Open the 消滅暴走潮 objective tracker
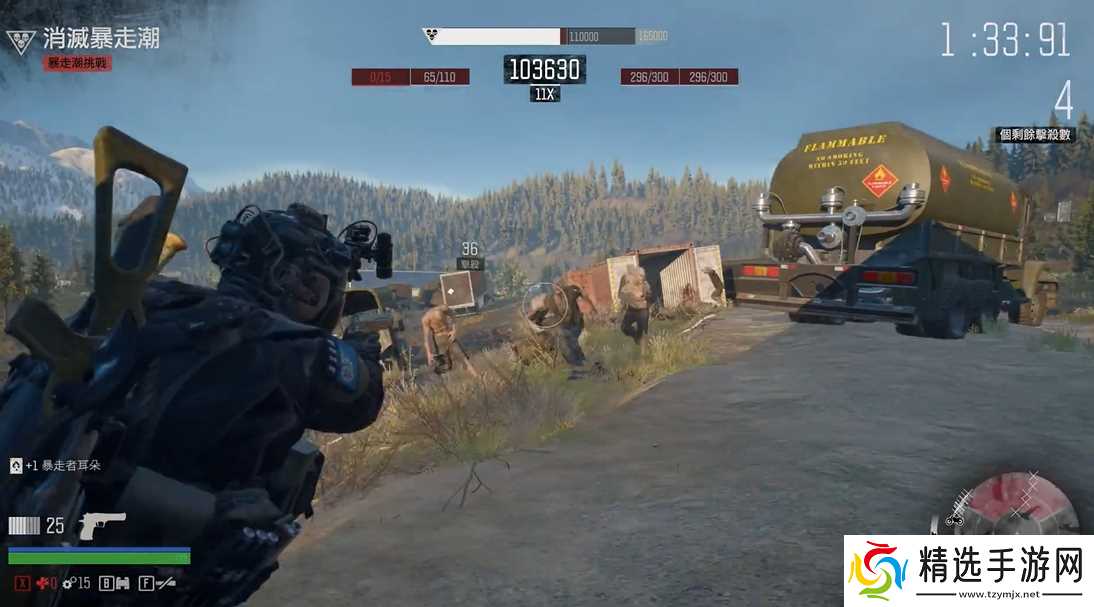Screen dimensions: 1094x607 (x=100, y=39)
